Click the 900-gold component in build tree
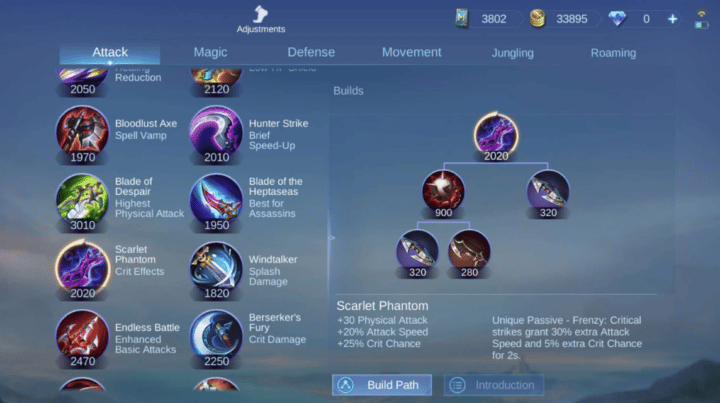The image size is (720, 403). tap(441, 190)
